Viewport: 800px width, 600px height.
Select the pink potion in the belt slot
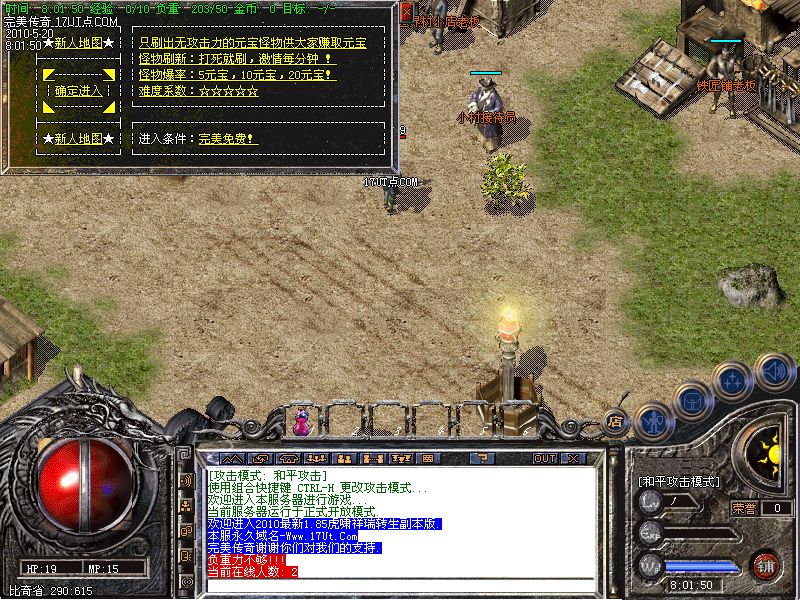pos(300,422)
